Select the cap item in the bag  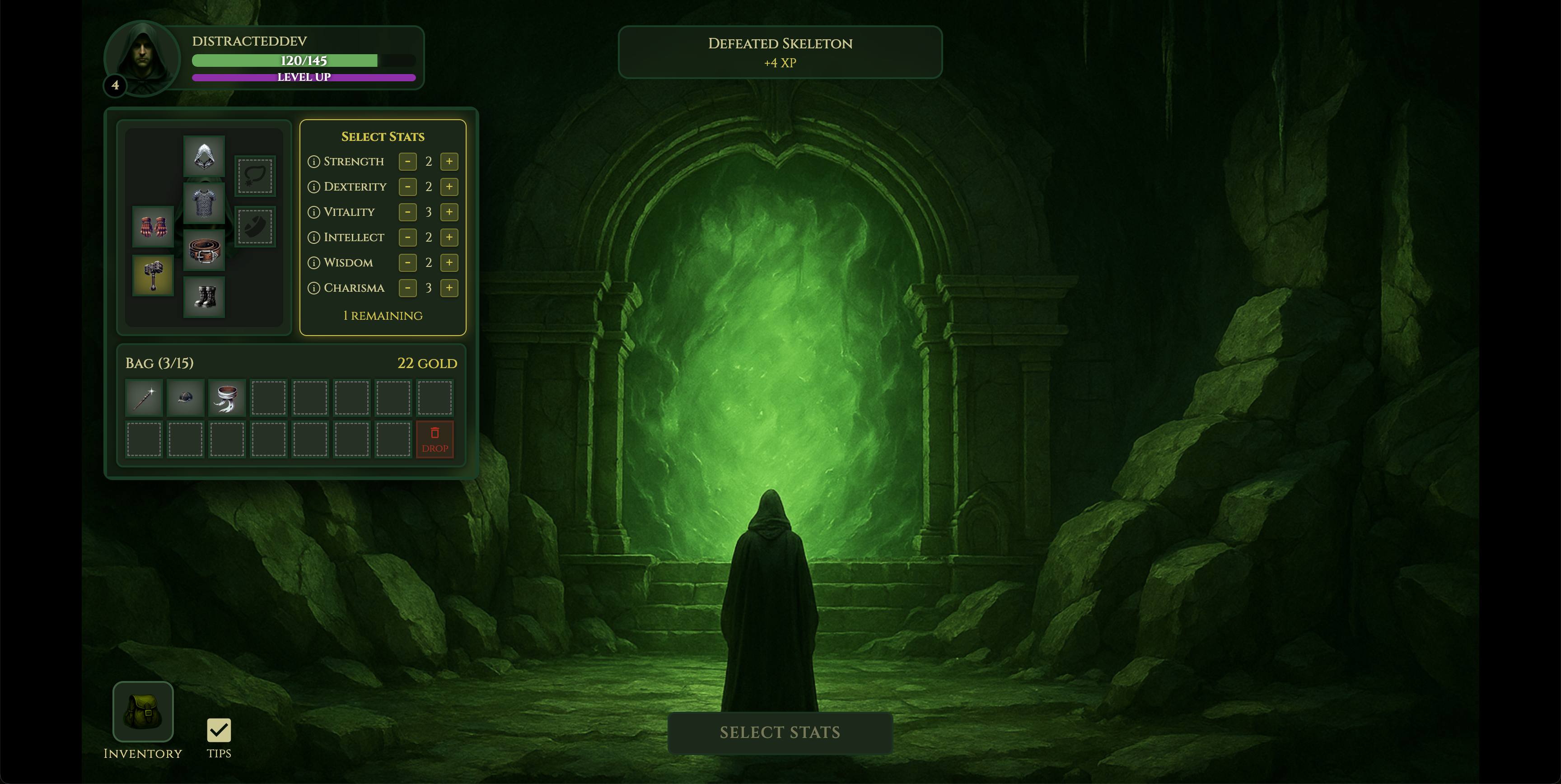point(186,398)
